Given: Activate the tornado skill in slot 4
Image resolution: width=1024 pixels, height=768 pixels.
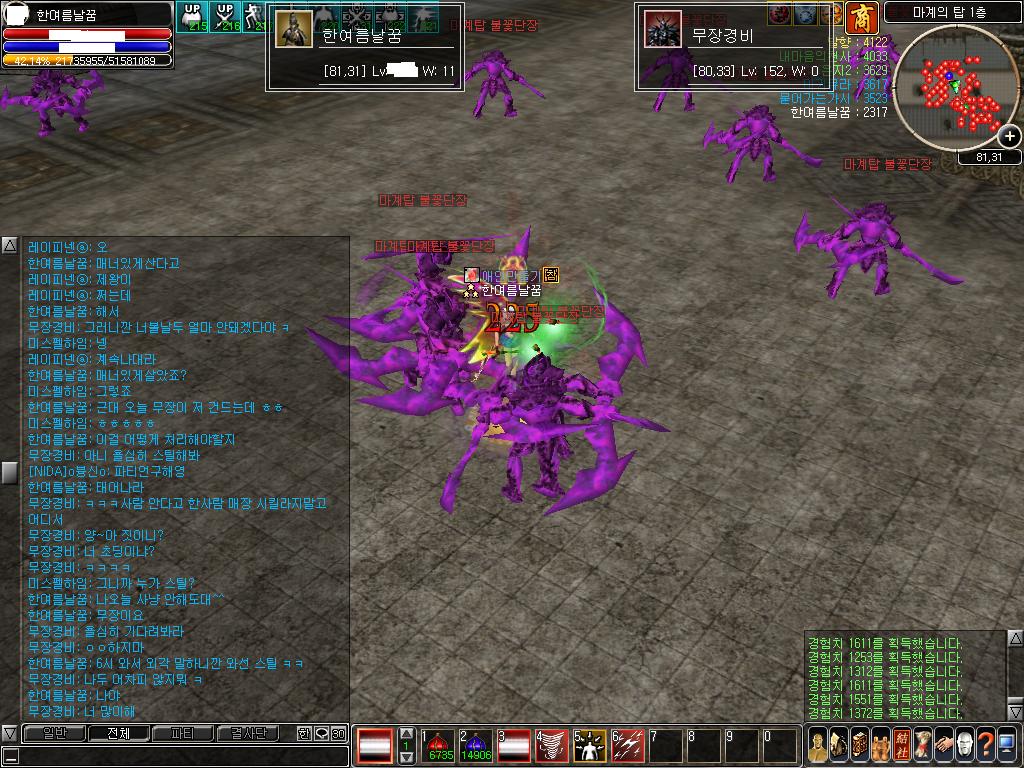Looking at the screenshot, I should point(553,745).
